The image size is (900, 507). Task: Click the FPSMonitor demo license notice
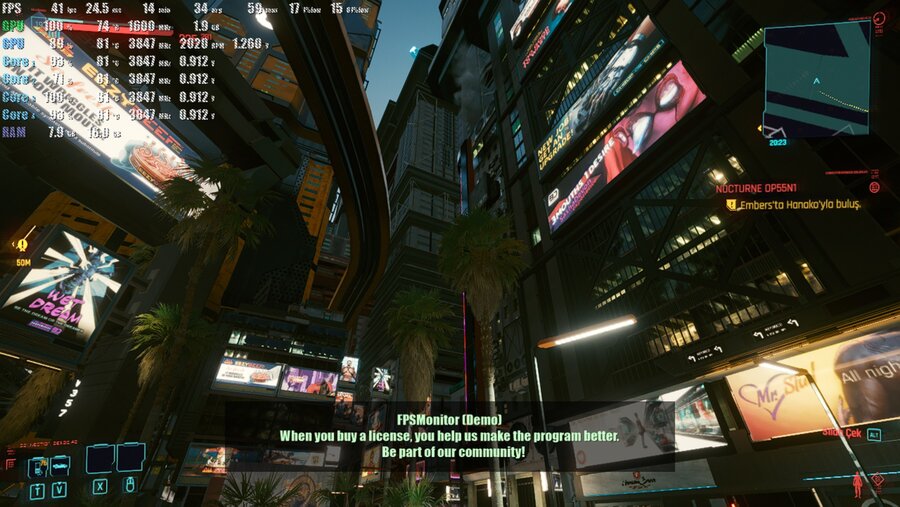coord(449,436)
